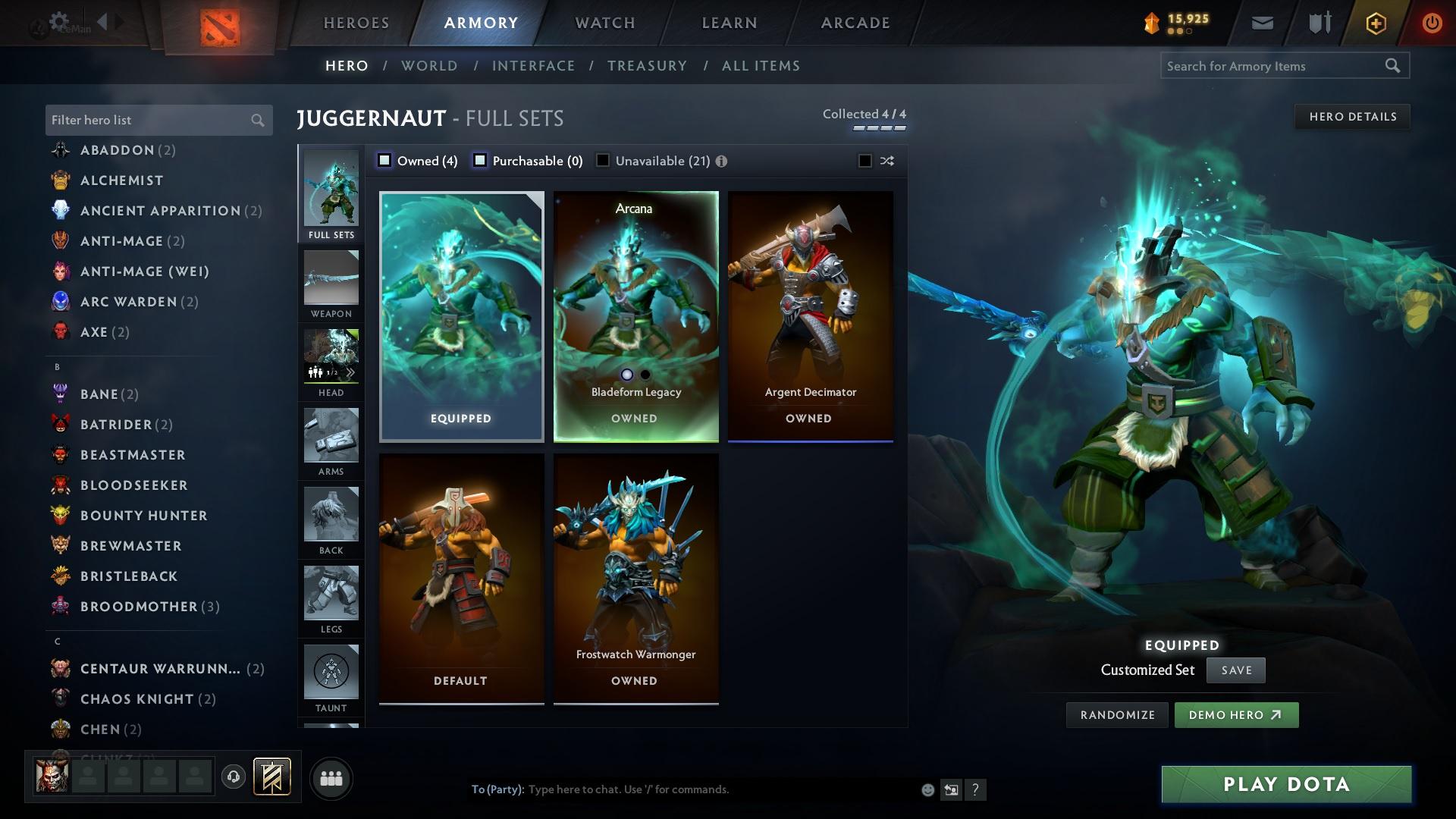1456x819 pixels.
Task: Click the settings gear icon
Action: 58,20
